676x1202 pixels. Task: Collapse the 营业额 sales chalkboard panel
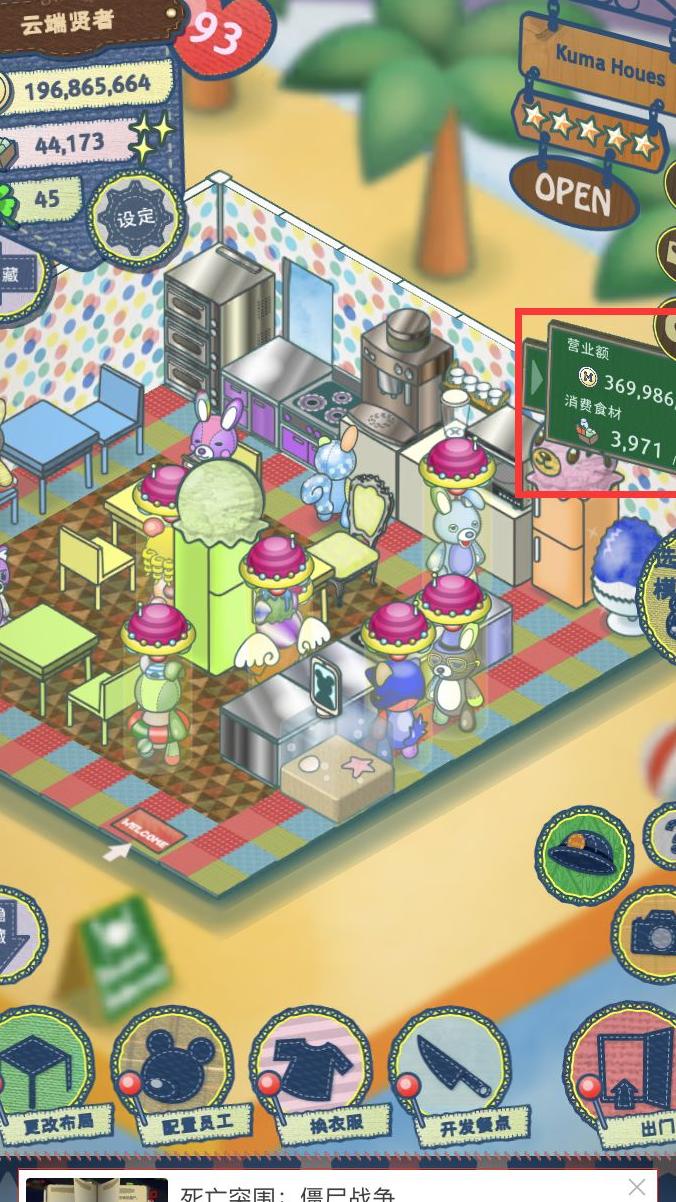pyautogui.click(x=537, y=378)
